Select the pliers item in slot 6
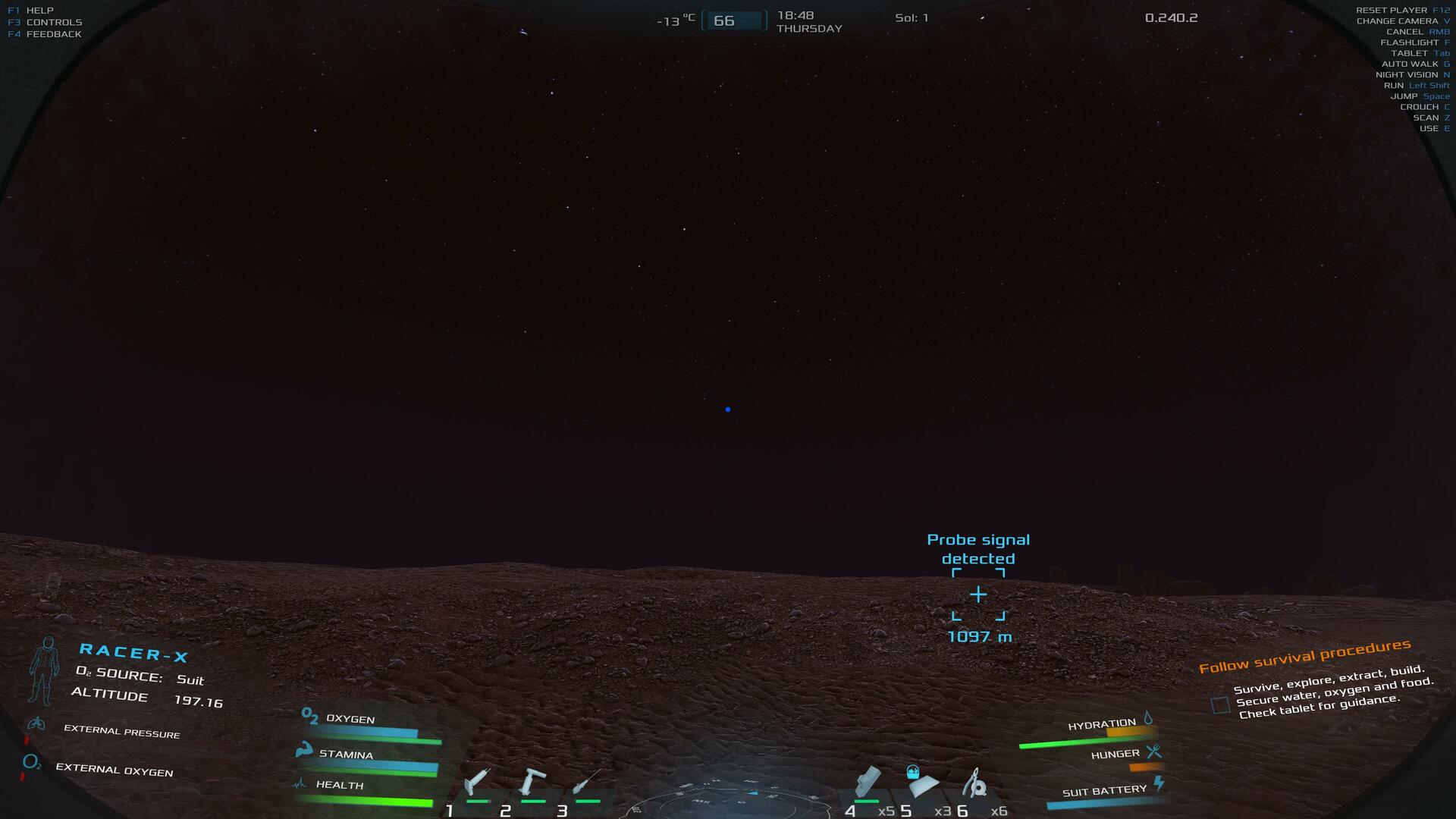This screenshot has height=819, width=1456. [975, 783]
